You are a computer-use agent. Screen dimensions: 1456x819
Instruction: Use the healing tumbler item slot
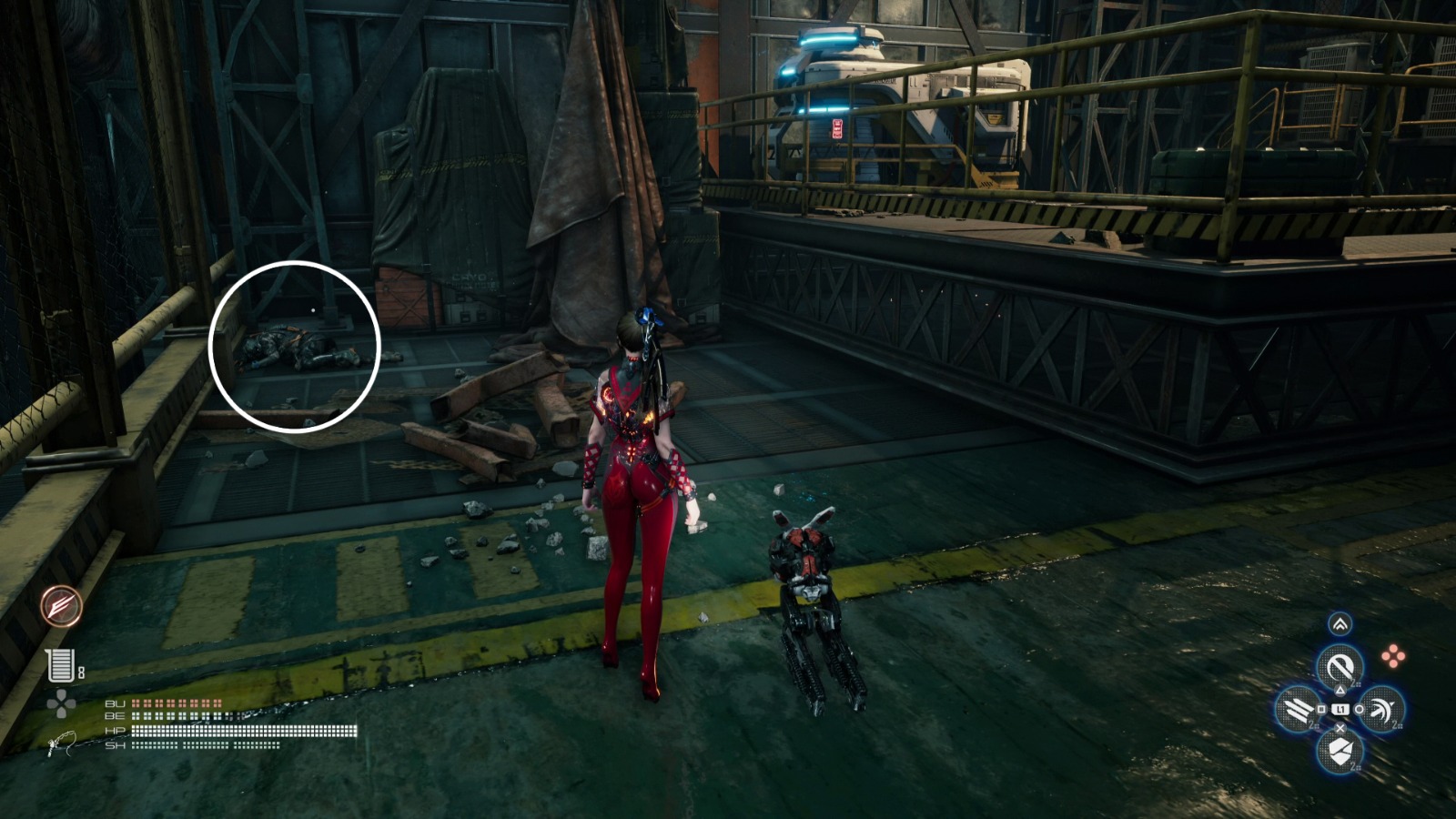[x=60, y=665]
